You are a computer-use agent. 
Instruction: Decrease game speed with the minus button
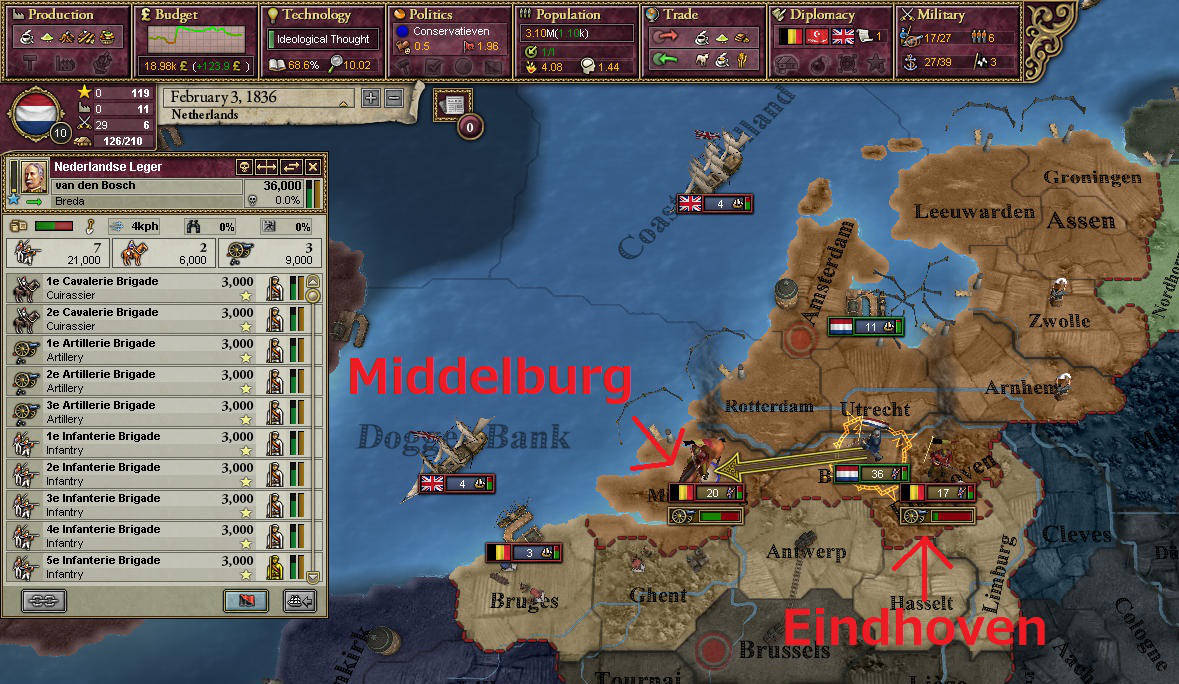coord(393,98)
